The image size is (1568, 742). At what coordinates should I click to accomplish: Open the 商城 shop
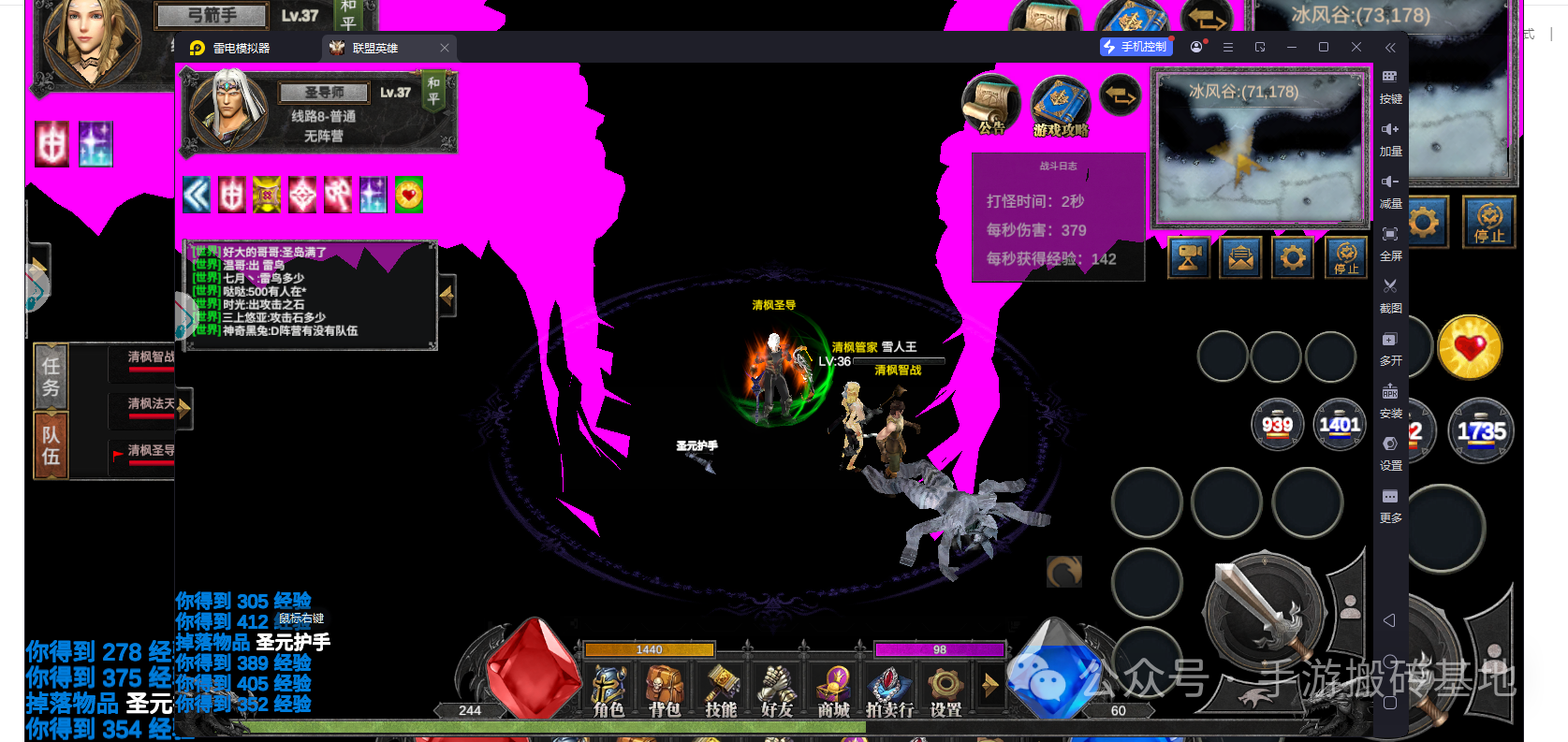tap(833, 691)
